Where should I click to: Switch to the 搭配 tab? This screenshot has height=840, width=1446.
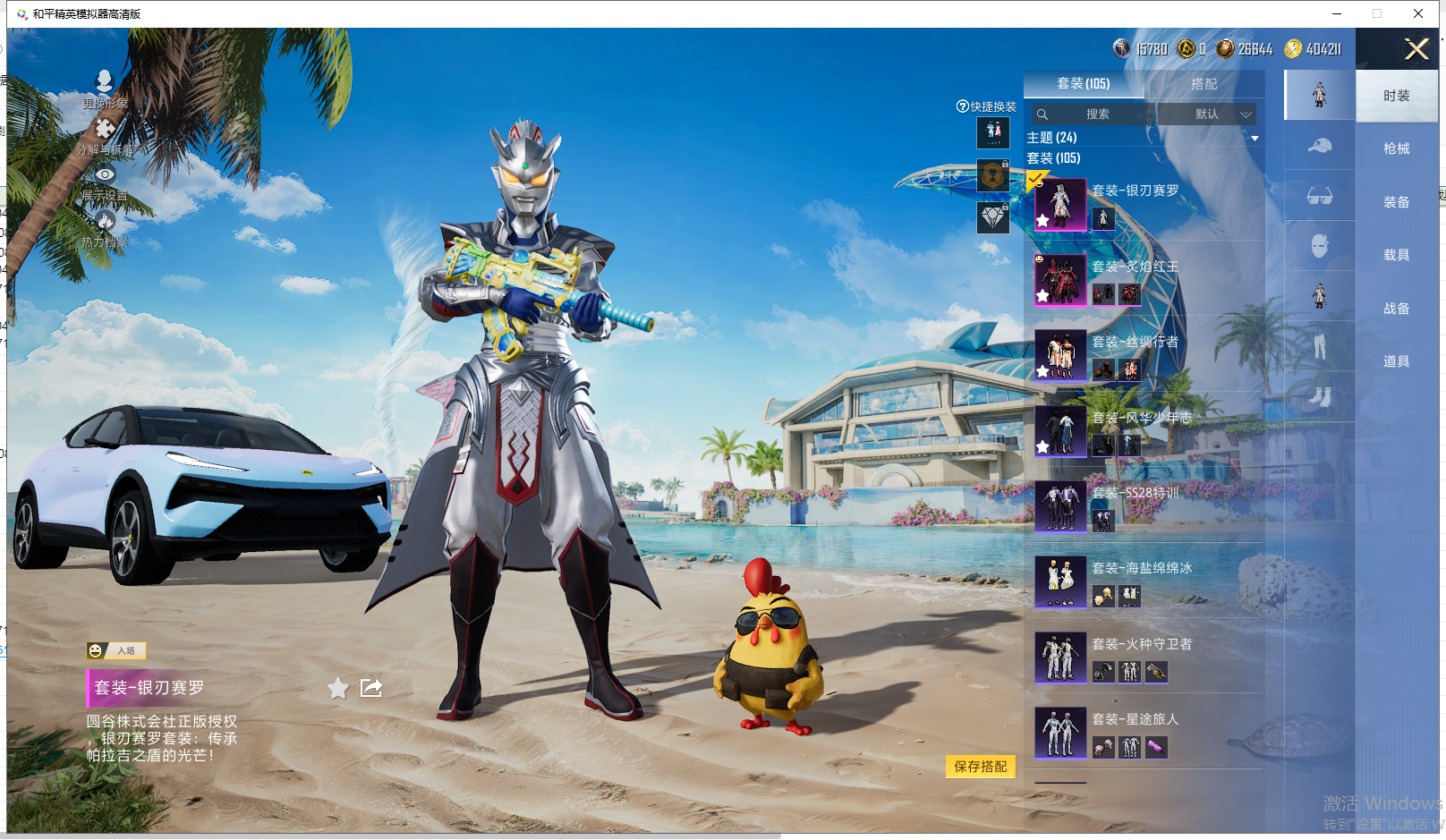[1204, 84]
